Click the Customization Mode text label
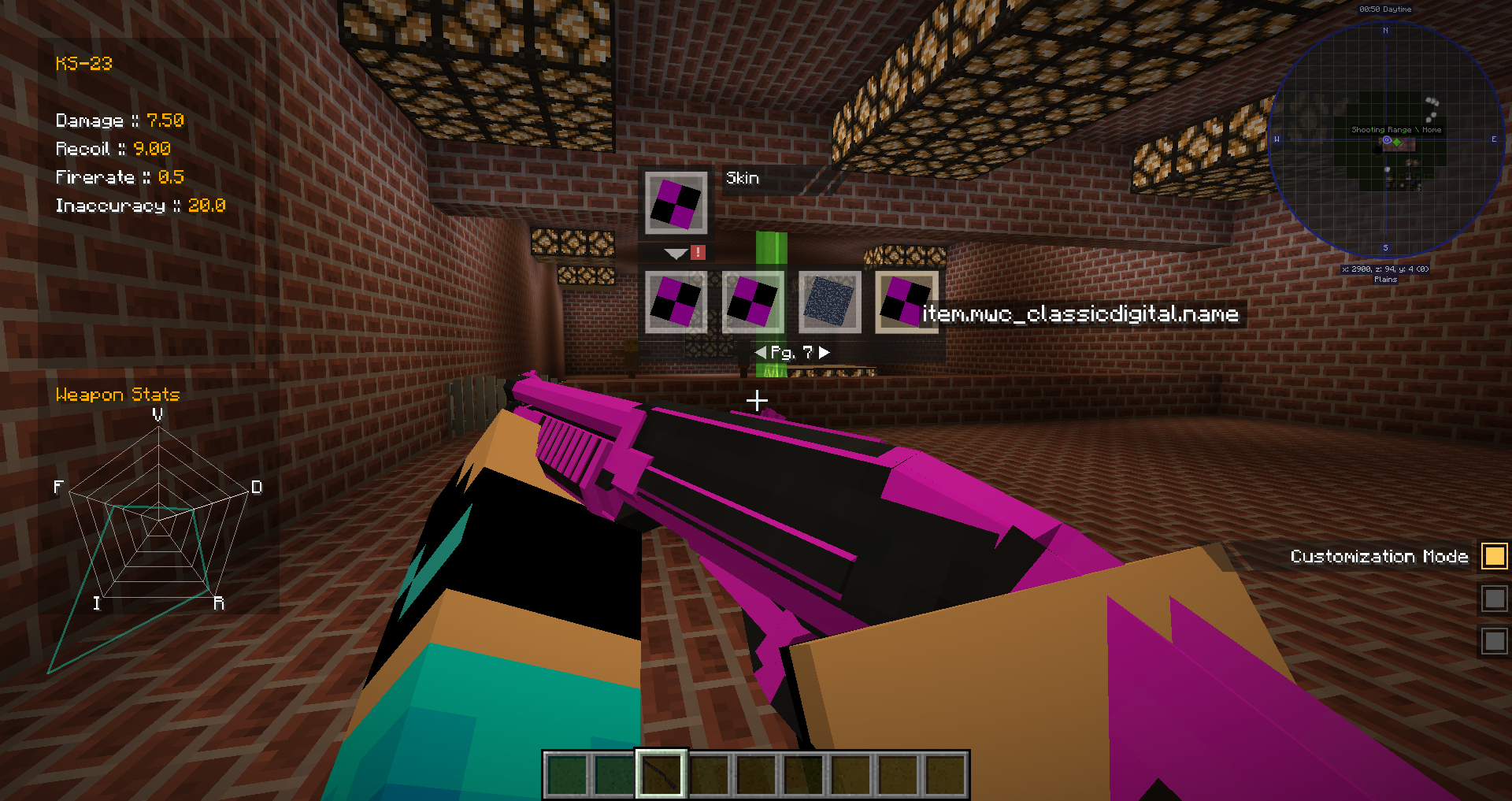 (x=1378, y=556)
